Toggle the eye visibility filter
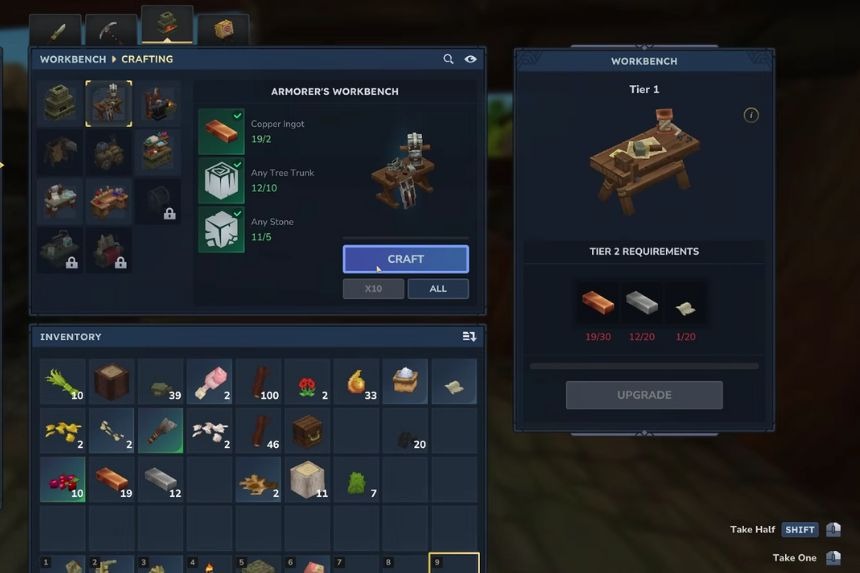The width and height of the screenshot is (860, 573). pyautogui.click(x=470, y=60)
